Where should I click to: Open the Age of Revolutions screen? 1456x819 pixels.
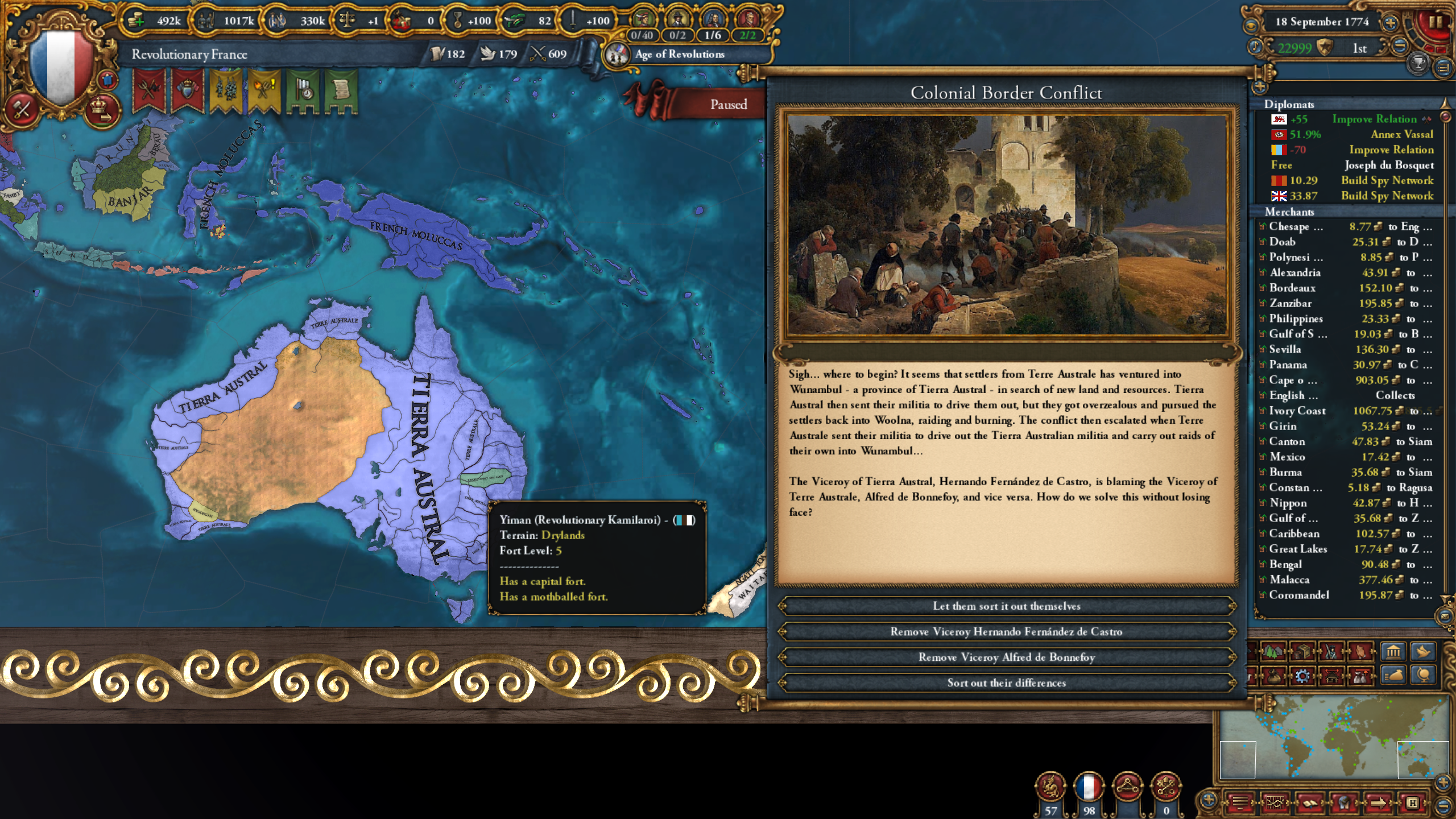678,55
